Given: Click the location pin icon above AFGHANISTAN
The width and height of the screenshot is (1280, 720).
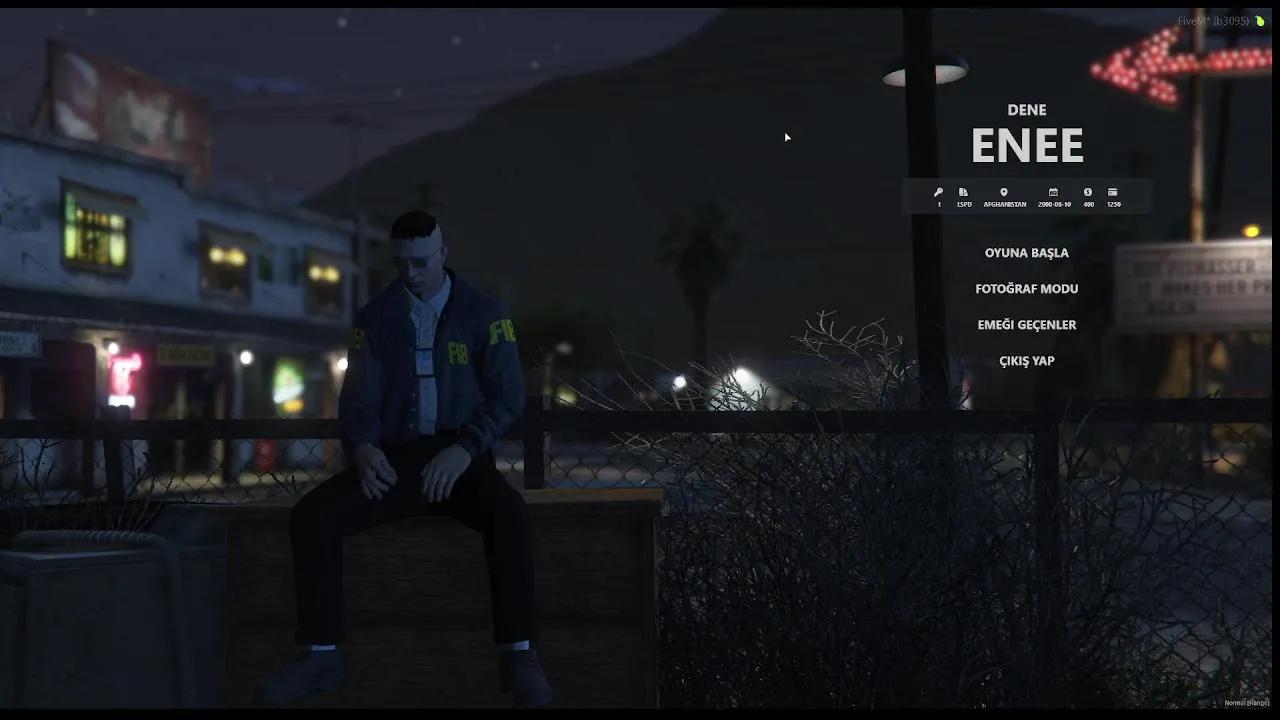Looking at the screenshot, I should click(1004, 191).
